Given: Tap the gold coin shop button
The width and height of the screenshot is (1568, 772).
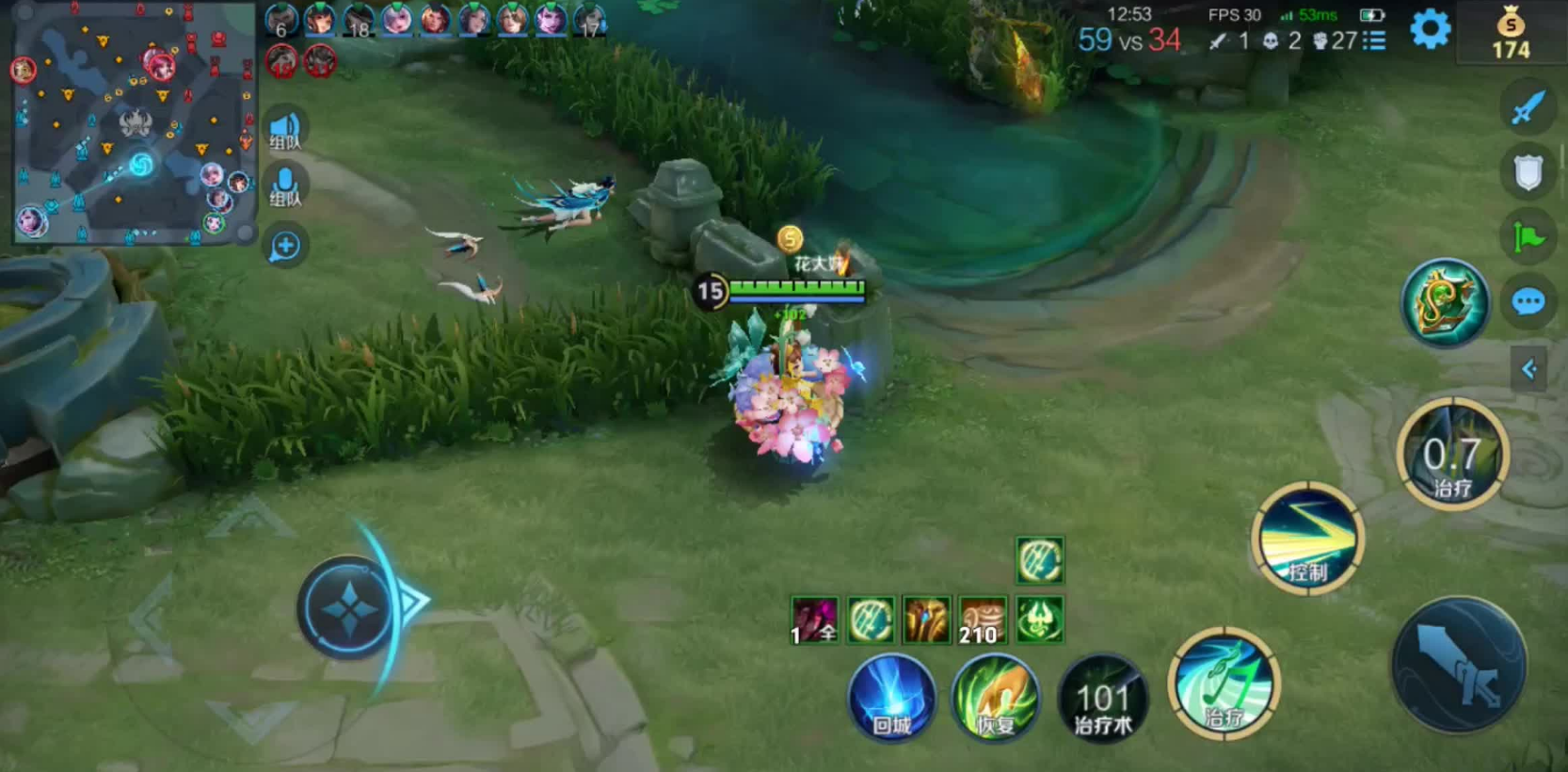Looking at the screenshot, I should pos(1511,34).
